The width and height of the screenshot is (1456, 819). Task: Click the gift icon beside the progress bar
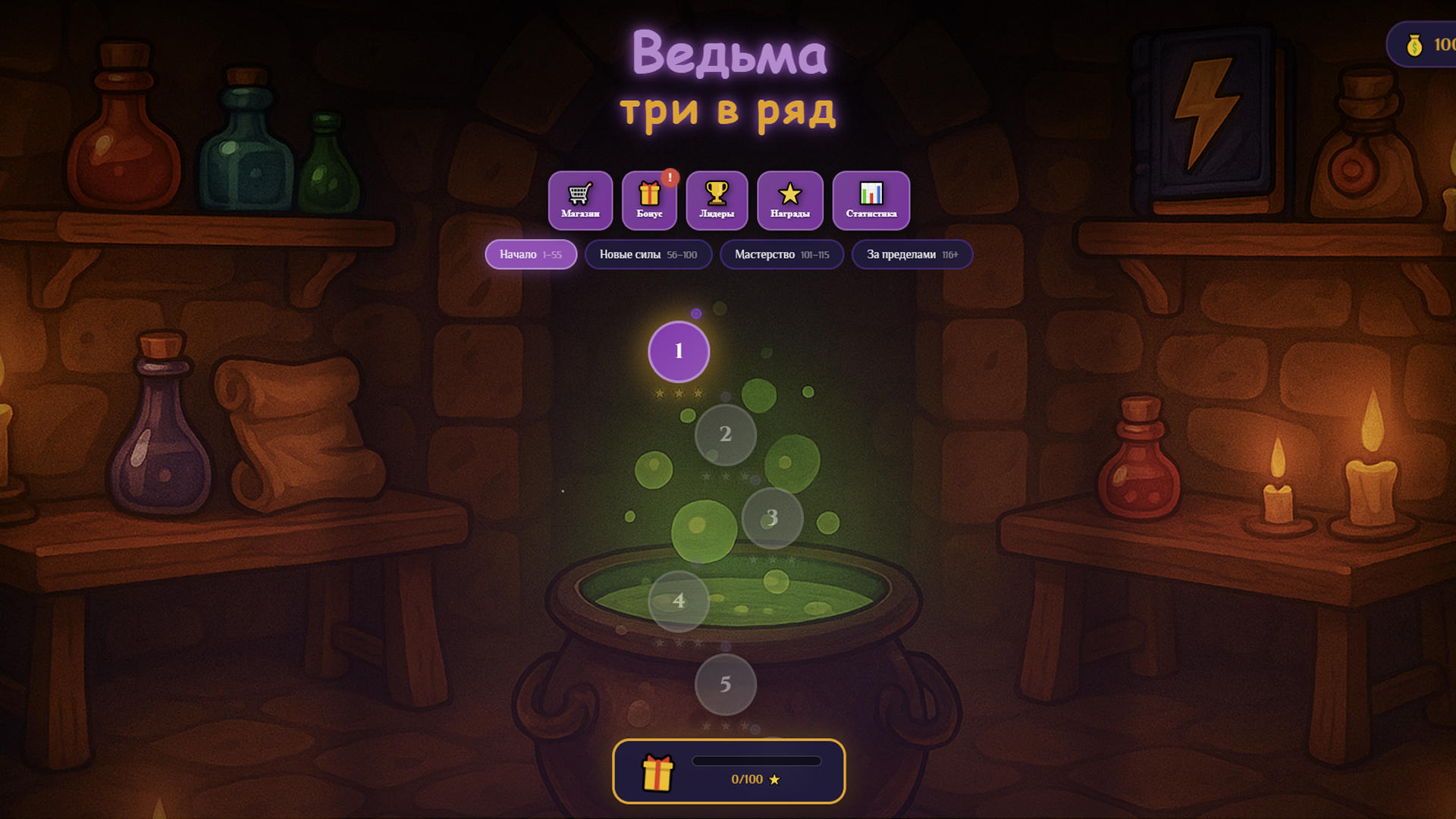coord(658,771)
